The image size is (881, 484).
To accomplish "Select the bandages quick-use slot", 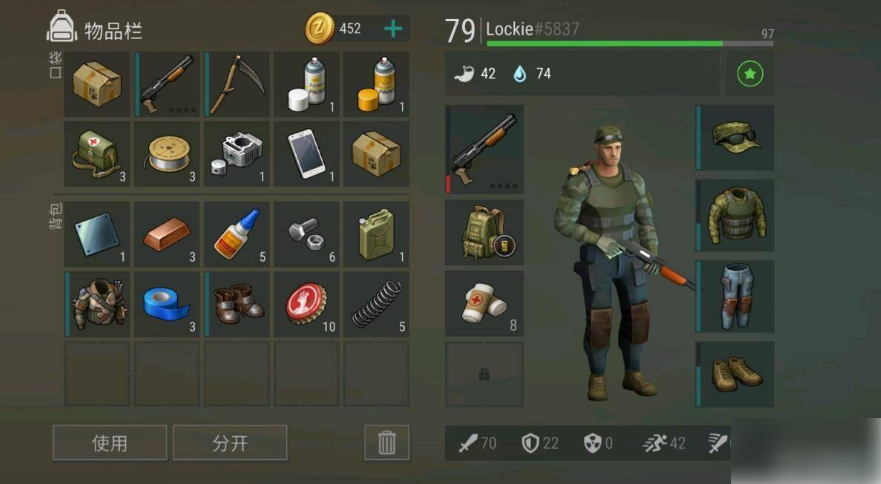I will [x=485, y=303].
